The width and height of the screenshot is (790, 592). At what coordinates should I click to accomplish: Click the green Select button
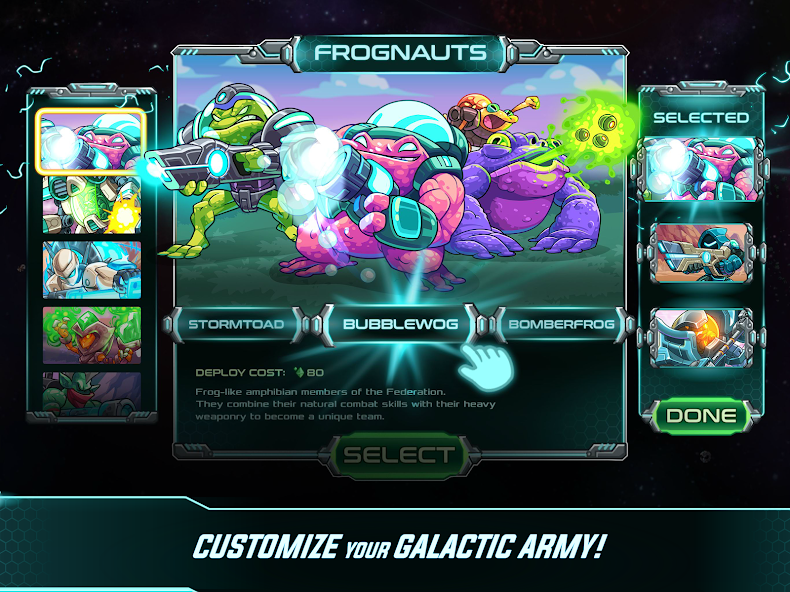tap(399, 456)
